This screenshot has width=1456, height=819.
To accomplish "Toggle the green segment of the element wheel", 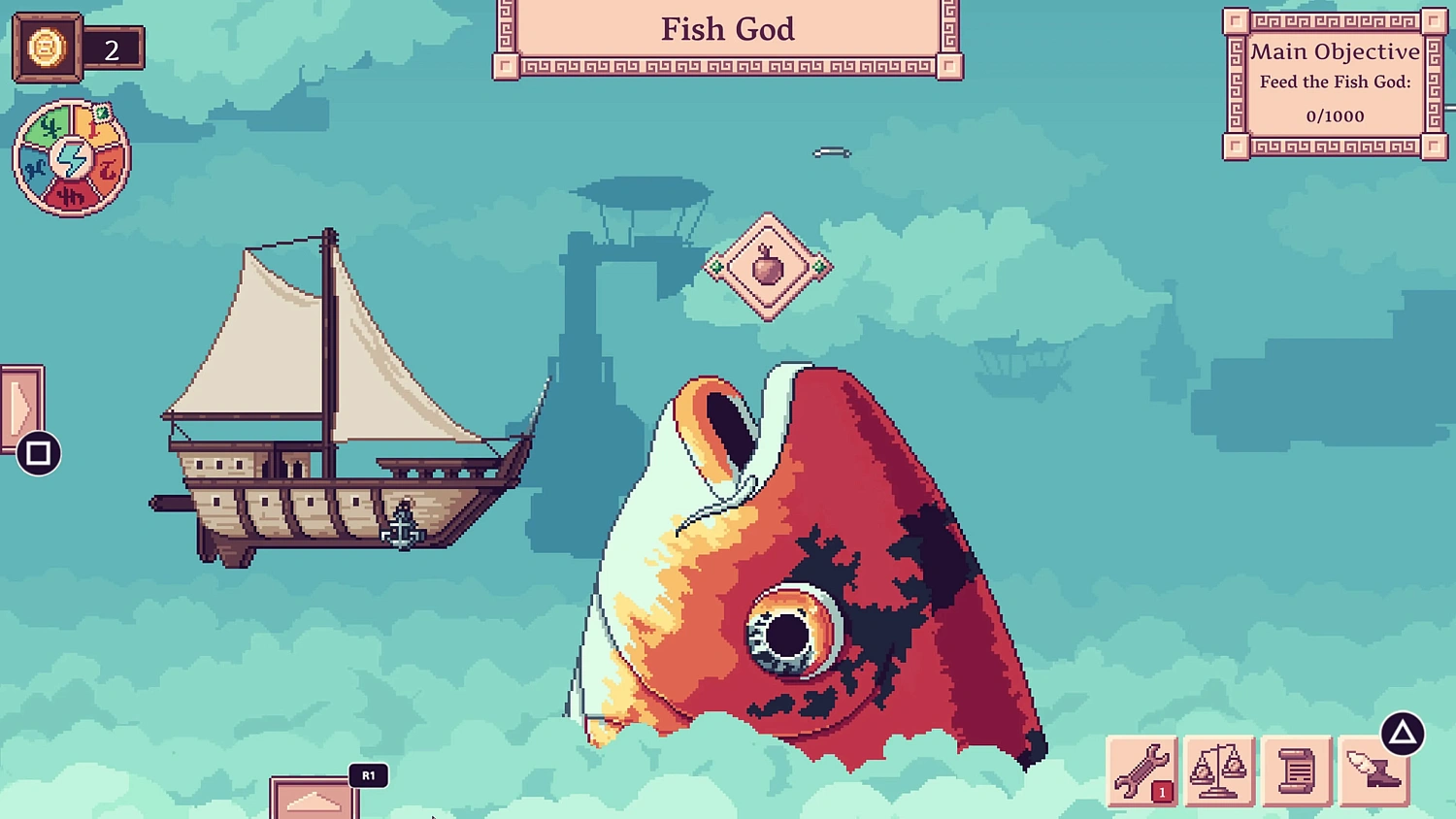I will pos(50,126).
